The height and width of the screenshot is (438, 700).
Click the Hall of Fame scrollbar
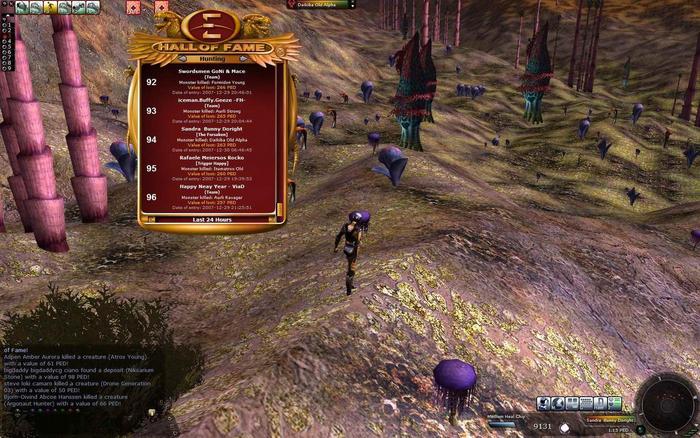point(281,139)
